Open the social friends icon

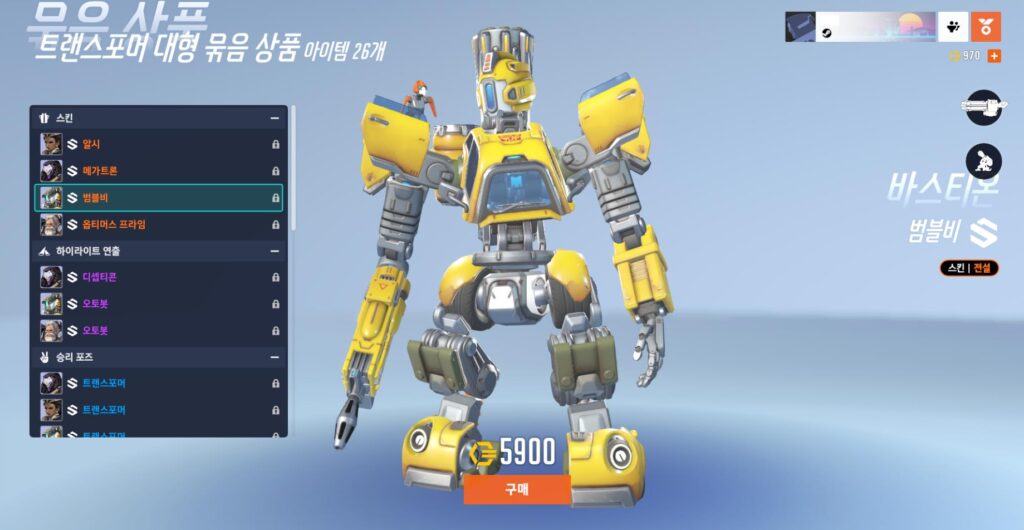pyautogui.click(x=952, y=27)
